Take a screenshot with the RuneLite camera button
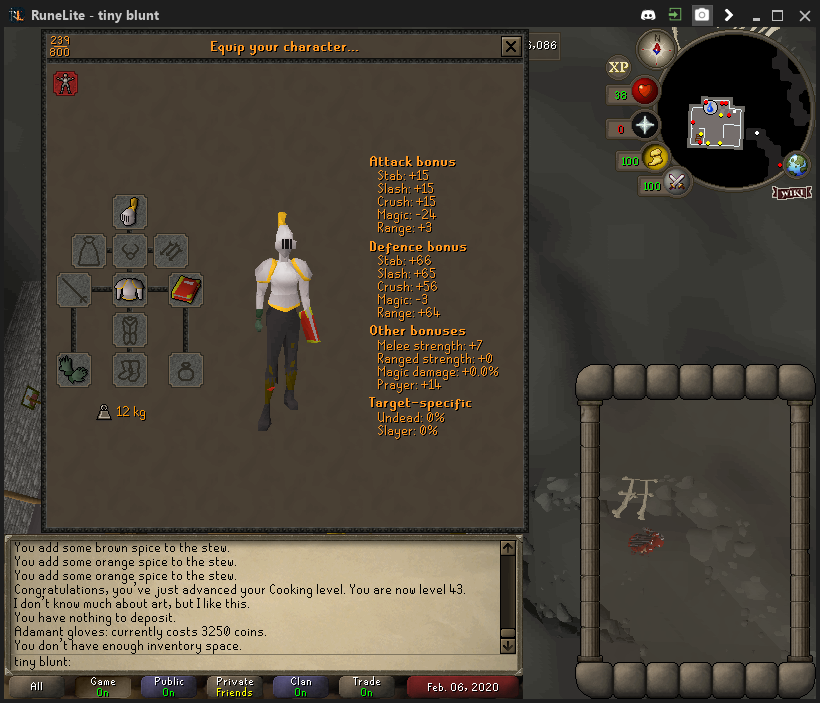 tap(703, 15)
